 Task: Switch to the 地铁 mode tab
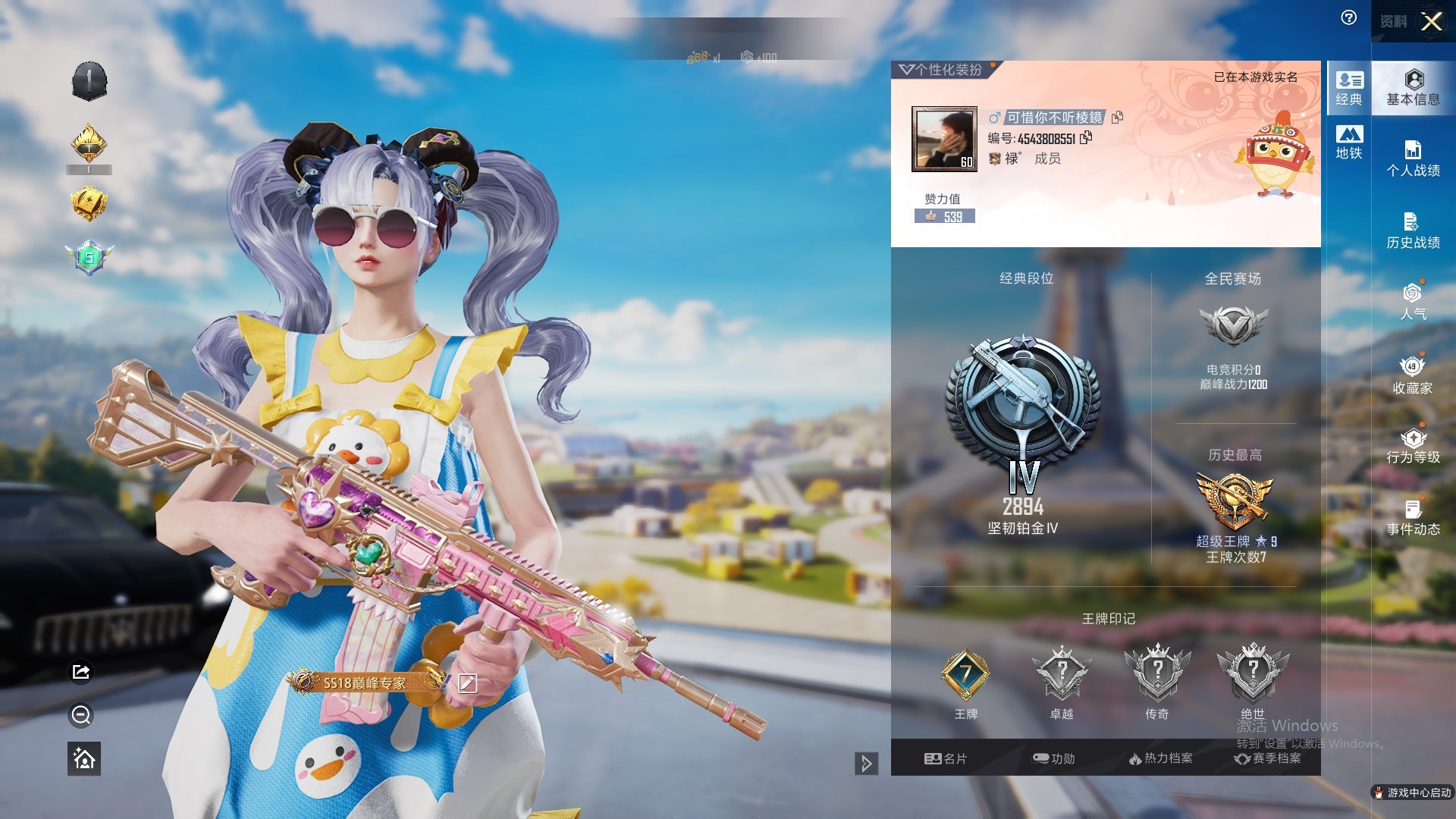(x=1349, y=143)
